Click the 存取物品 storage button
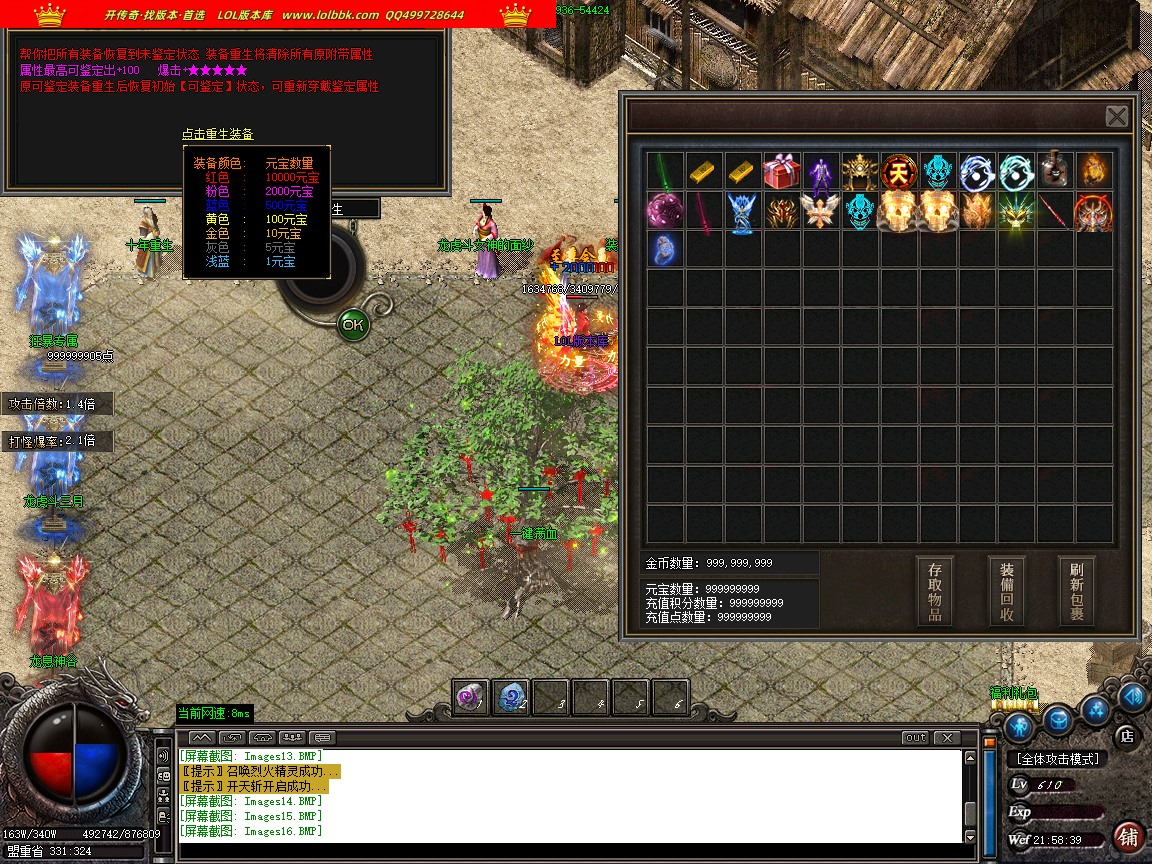The image size is (1152, 864). (x=934, y=591)
